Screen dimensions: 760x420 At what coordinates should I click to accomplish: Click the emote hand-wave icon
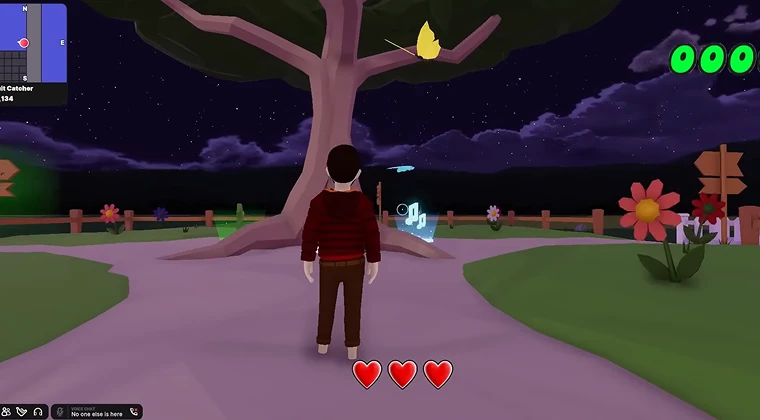[22, 412]
